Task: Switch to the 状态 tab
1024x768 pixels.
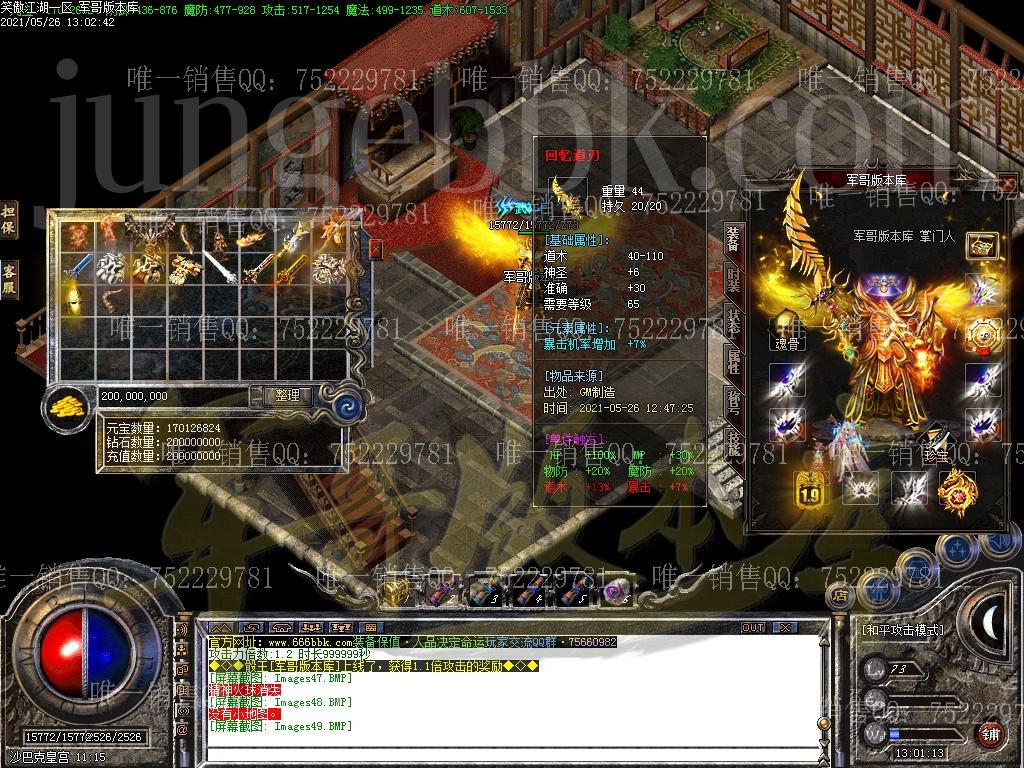Action: (734, 322)
